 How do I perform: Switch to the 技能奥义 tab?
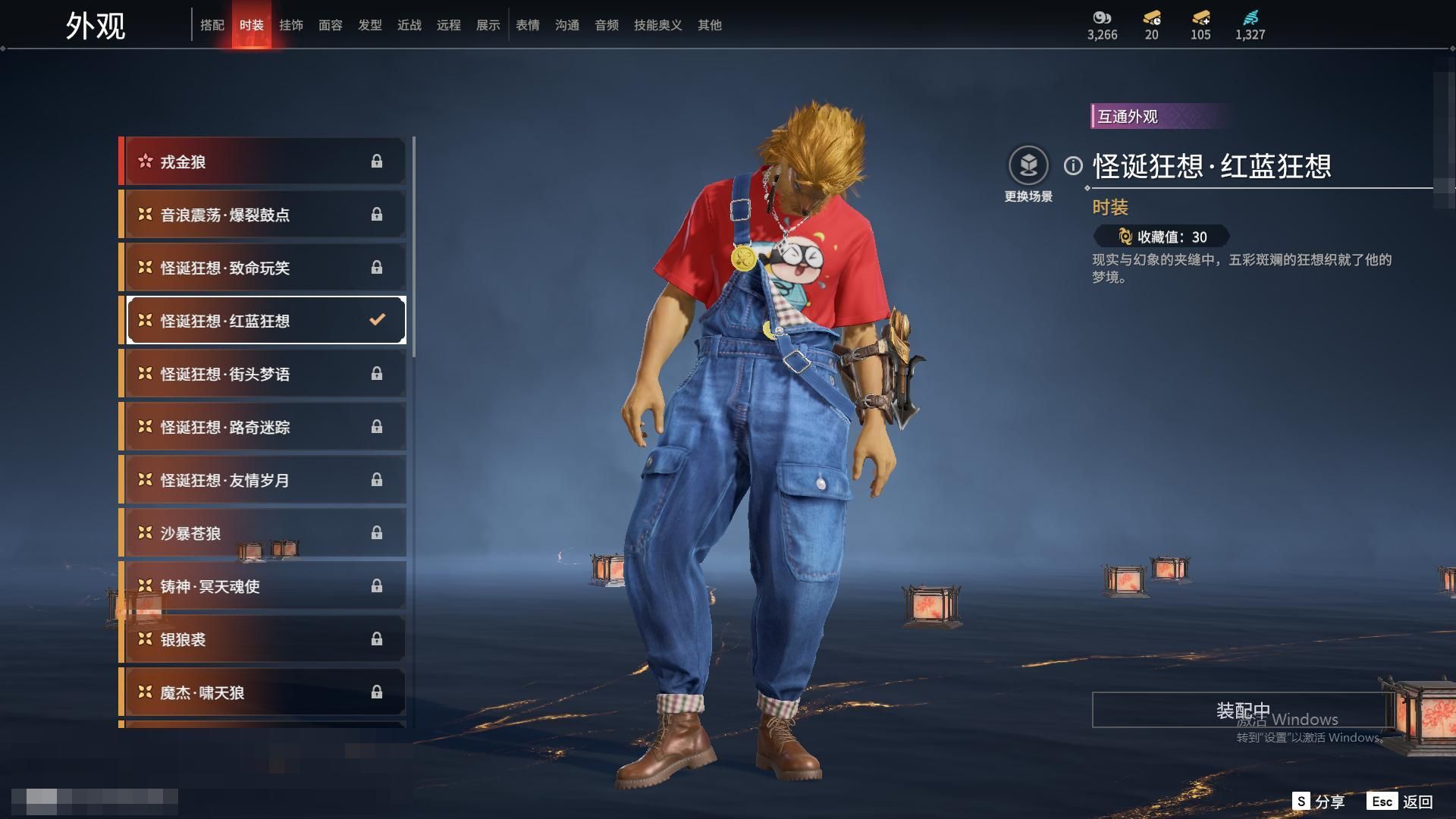(x=657, y=25)
